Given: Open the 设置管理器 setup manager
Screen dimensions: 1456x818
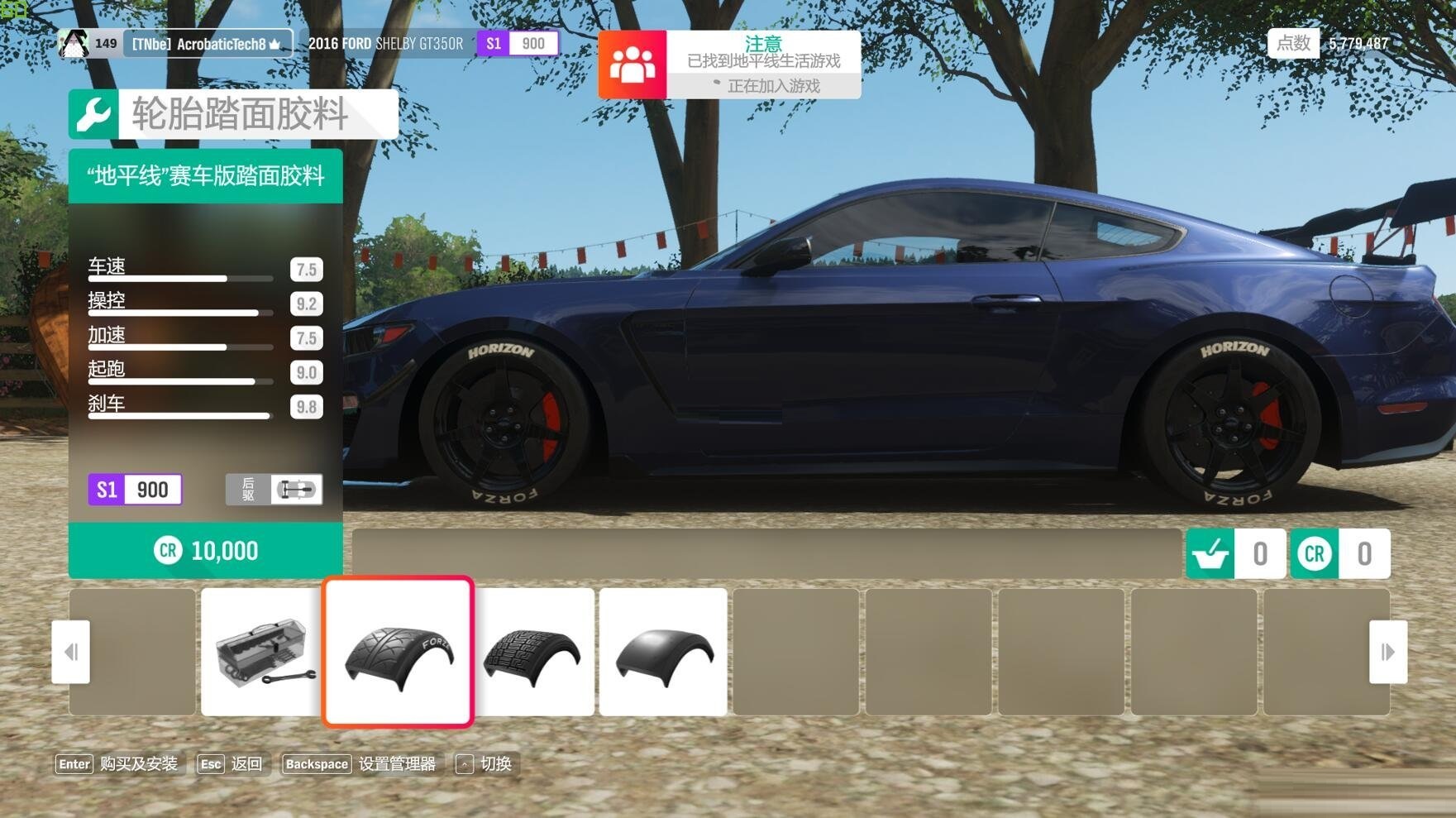Looking at the screenshot, I should (360, 764).
